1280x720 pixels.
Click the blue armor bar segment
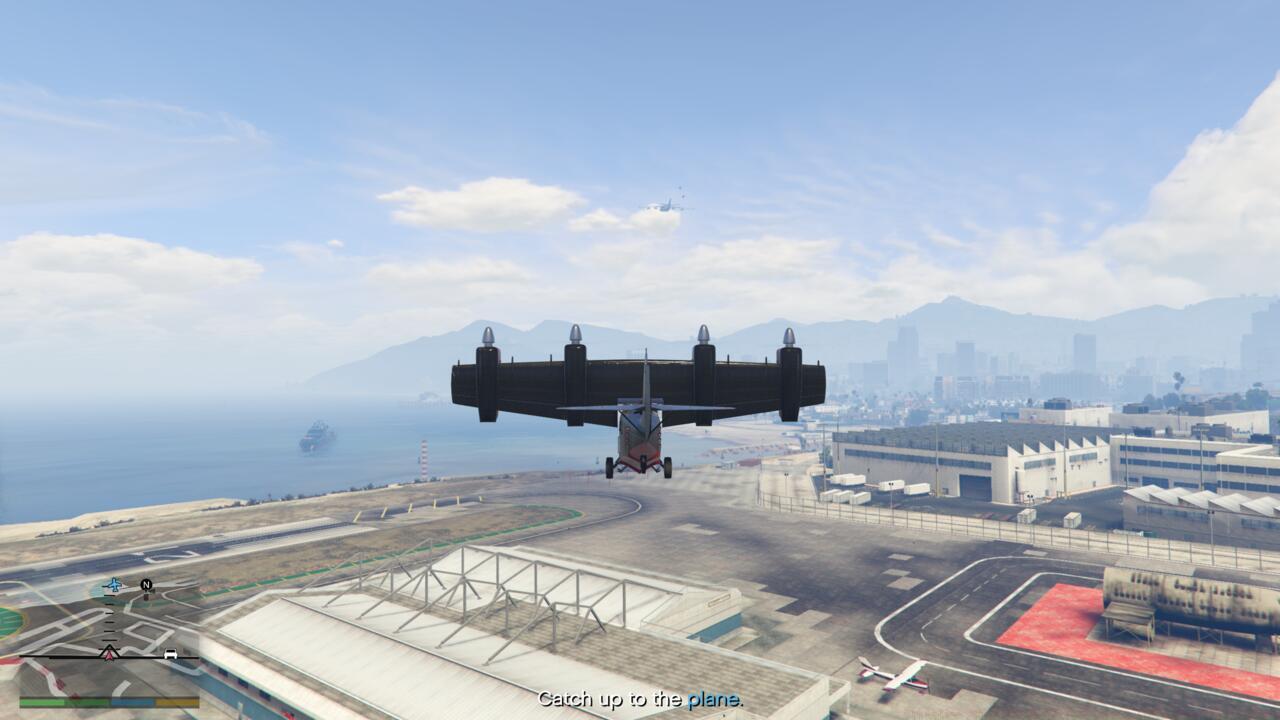tap(133, 701)
